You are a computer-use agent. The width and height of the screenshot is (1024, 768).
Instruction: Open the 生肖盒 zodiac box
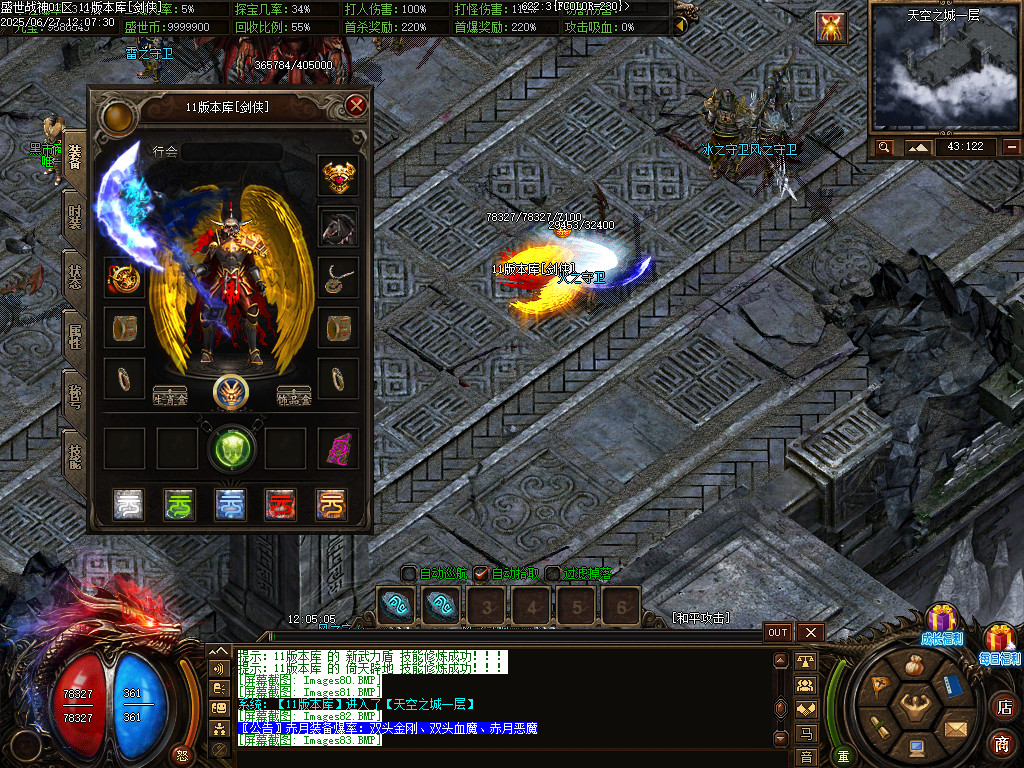point(170,396)
